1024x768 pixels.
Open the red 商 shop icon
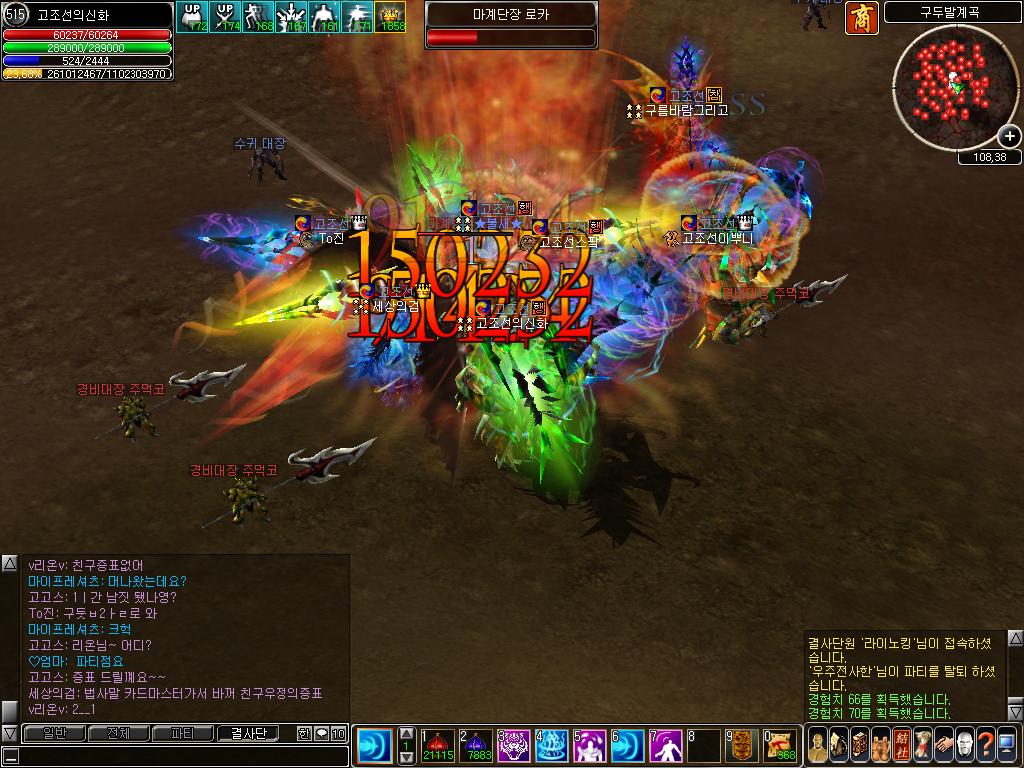(861, 18)
